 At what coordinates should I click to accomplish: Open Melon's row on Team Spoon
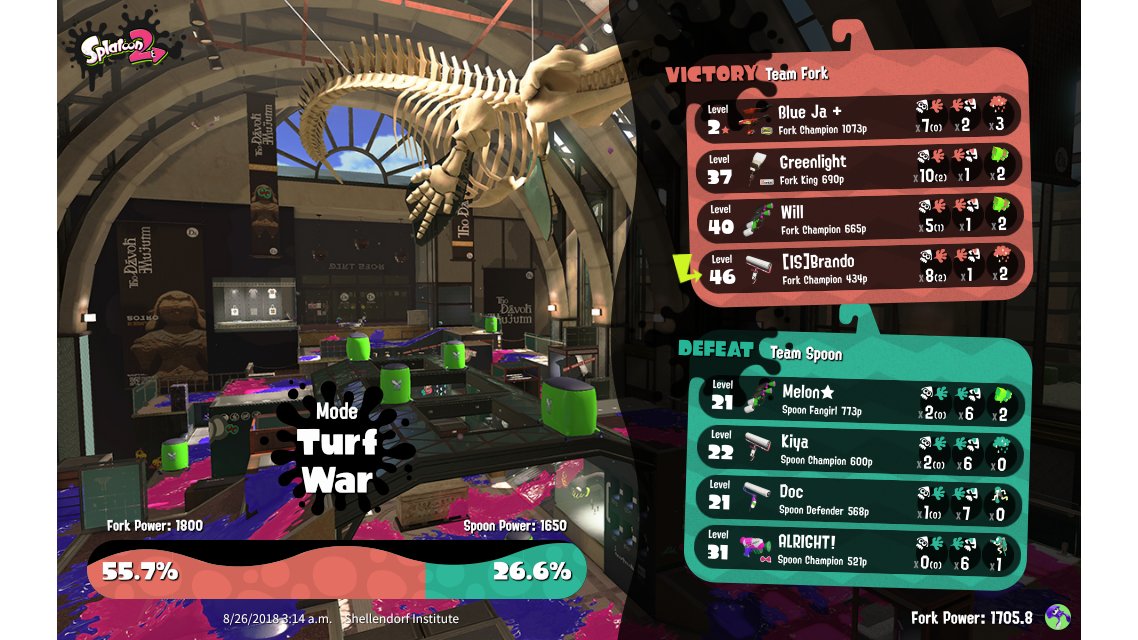[858, 399]
